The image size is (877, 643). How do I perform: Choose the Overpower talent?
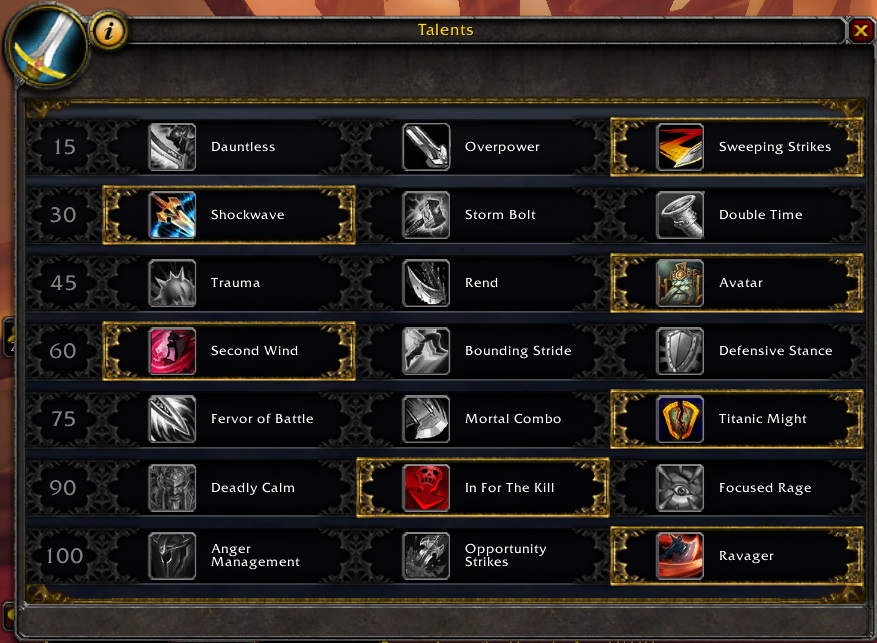tap(483, 147)
